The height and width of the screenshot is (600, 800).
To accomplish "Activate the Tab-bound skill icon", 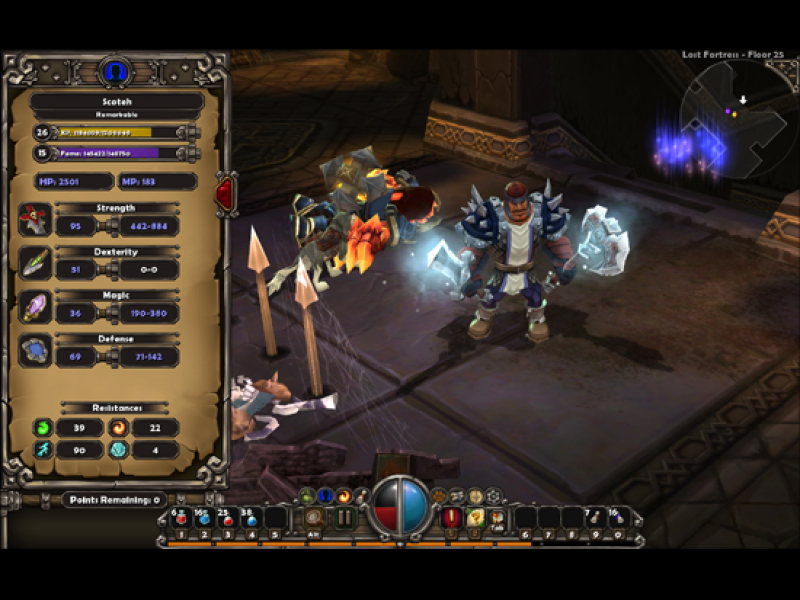I will pos(498,518).
